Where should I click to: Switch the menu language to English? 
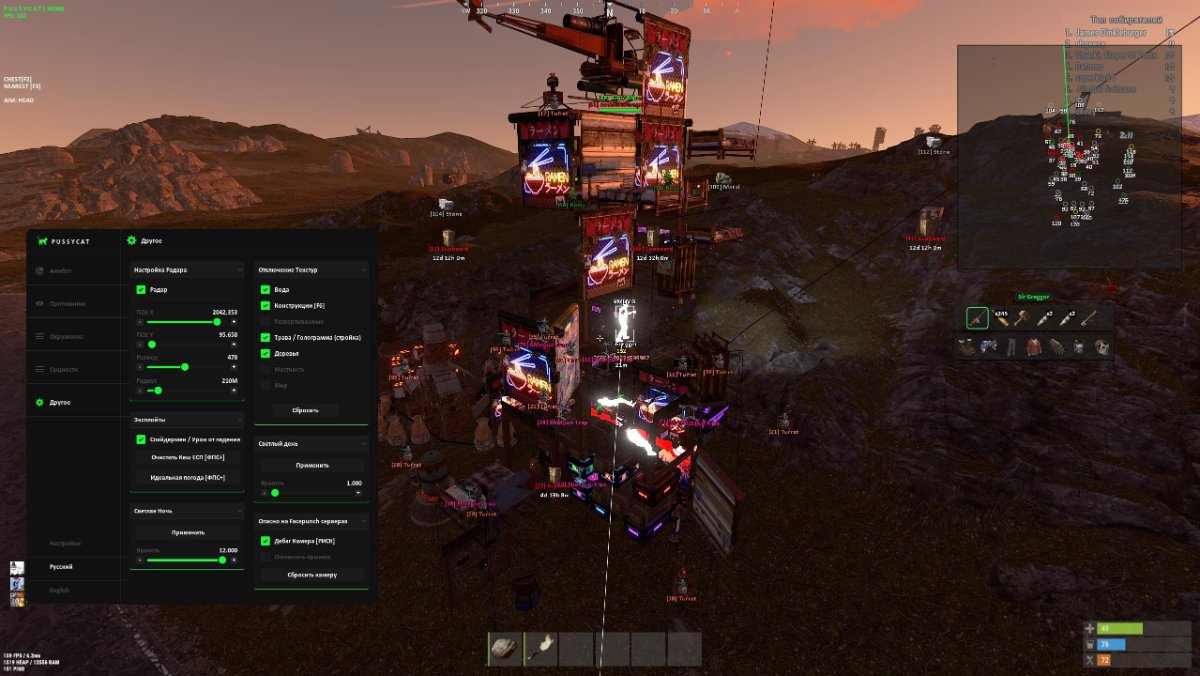[61, 591]
